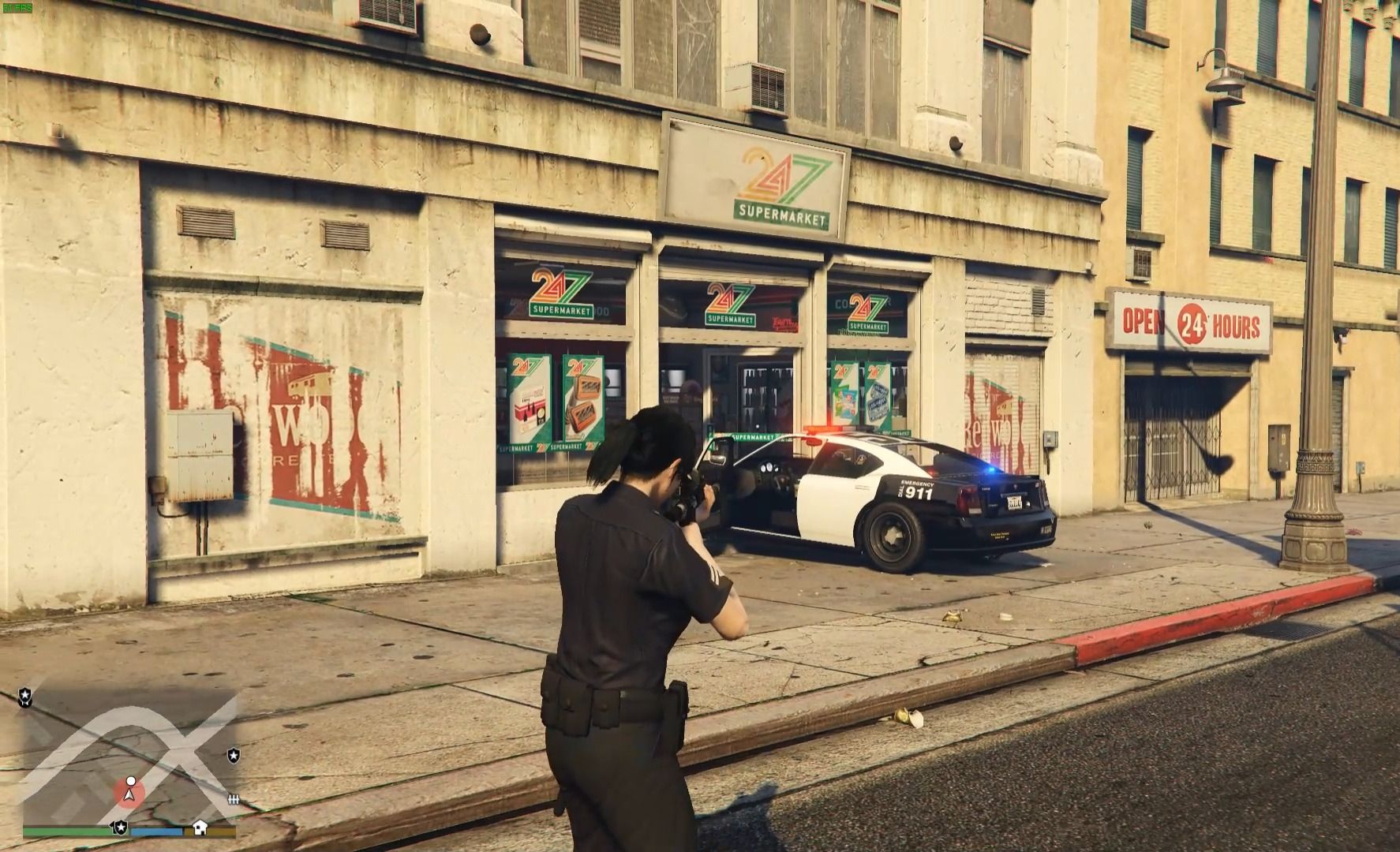
Task: Click the shield blip on the minimap's right edge
Action: point(234,756)
